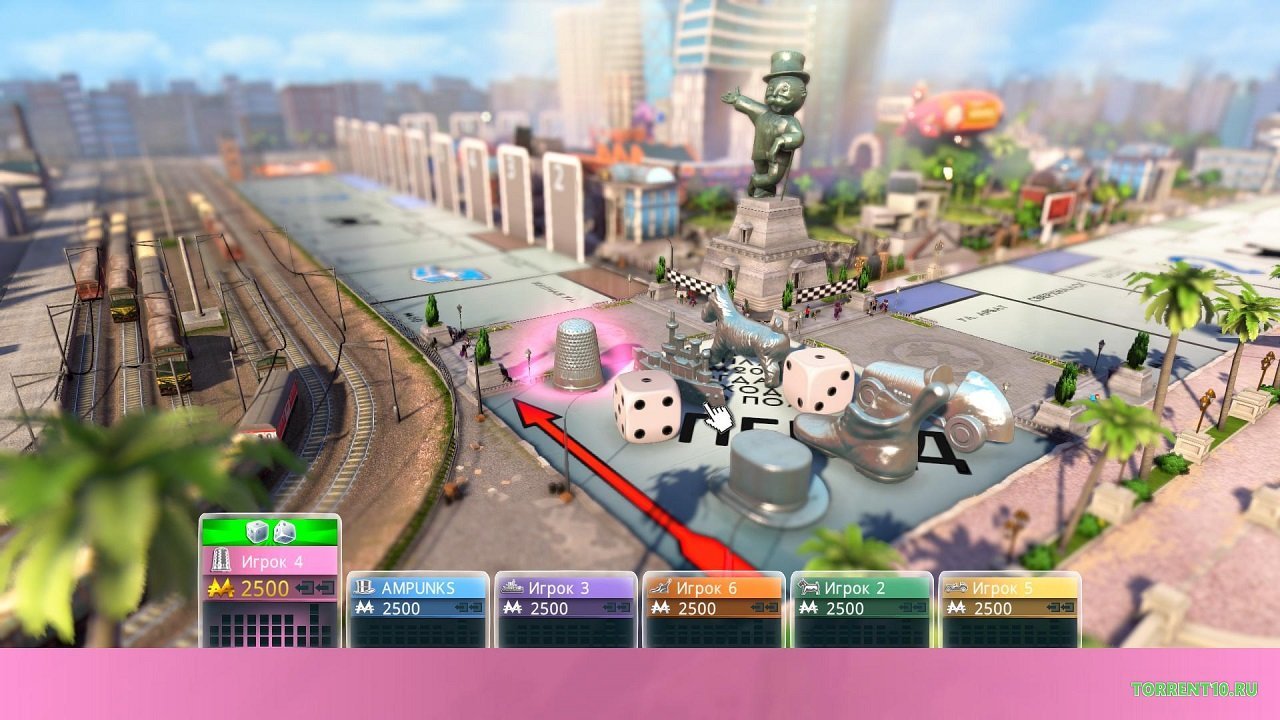Viewport: 1280px width, 720px height.
Task: Click the white M currency icon on AMPUNKS panel
Action: click(x=364, y=604)
